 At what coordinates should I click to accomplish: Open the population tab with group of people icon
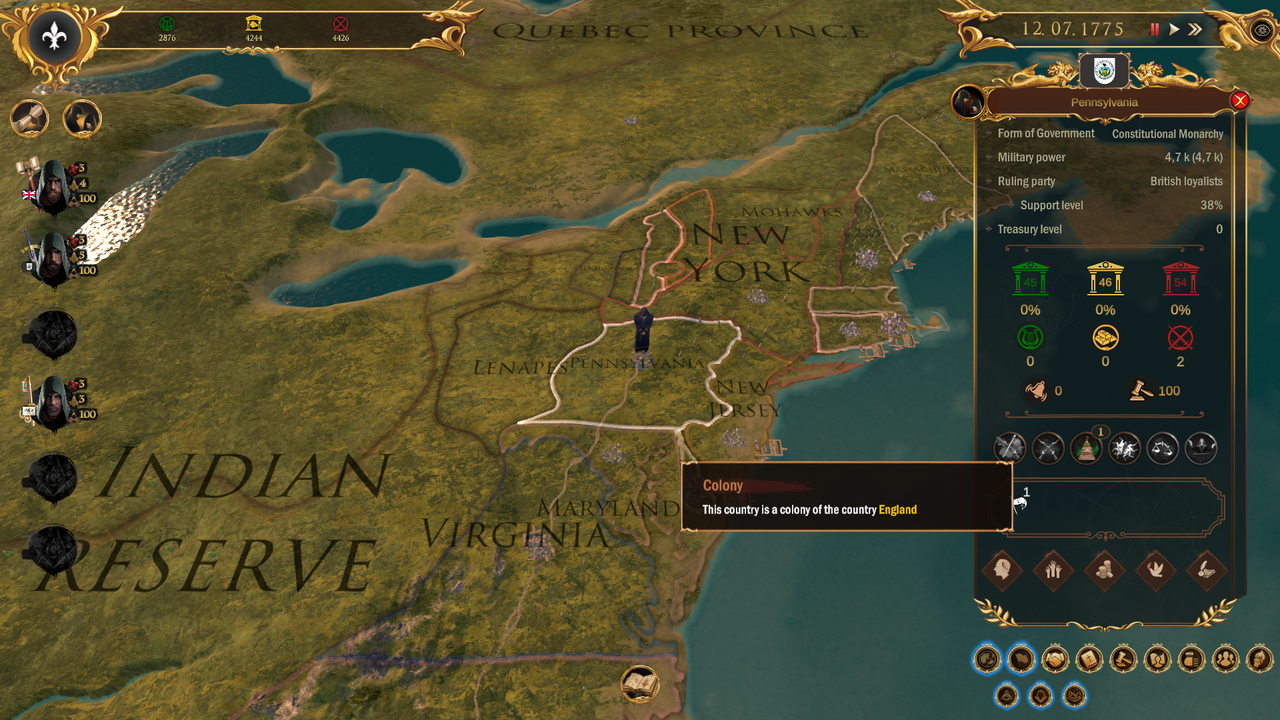pyautogui.click(x=1224, y=659)
